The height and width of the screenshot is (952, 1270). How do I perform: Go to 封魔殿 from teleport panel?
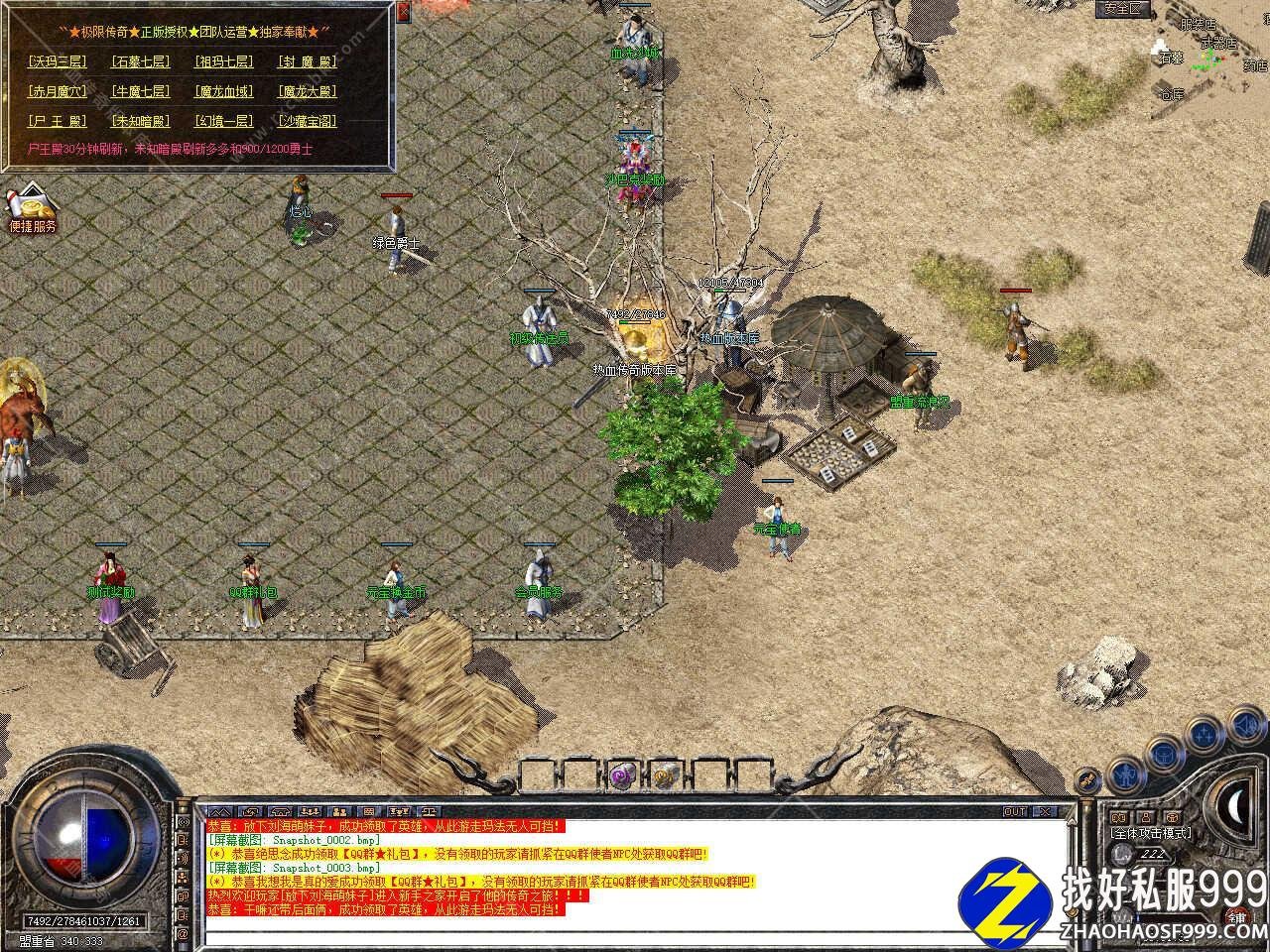pyautogui.click(x=308, y=61)
